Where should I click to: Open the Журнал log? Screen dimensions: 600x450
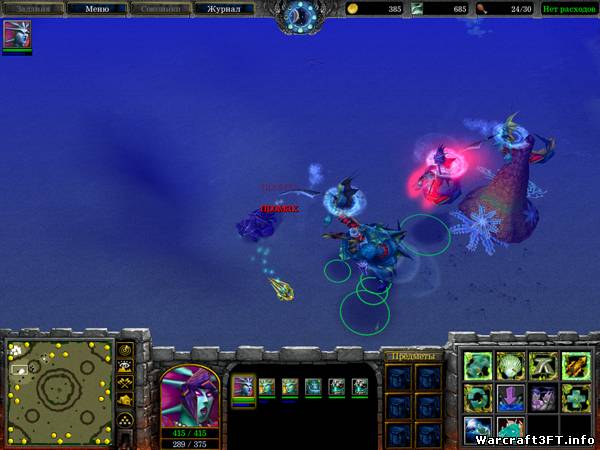[x=224, y=9]
